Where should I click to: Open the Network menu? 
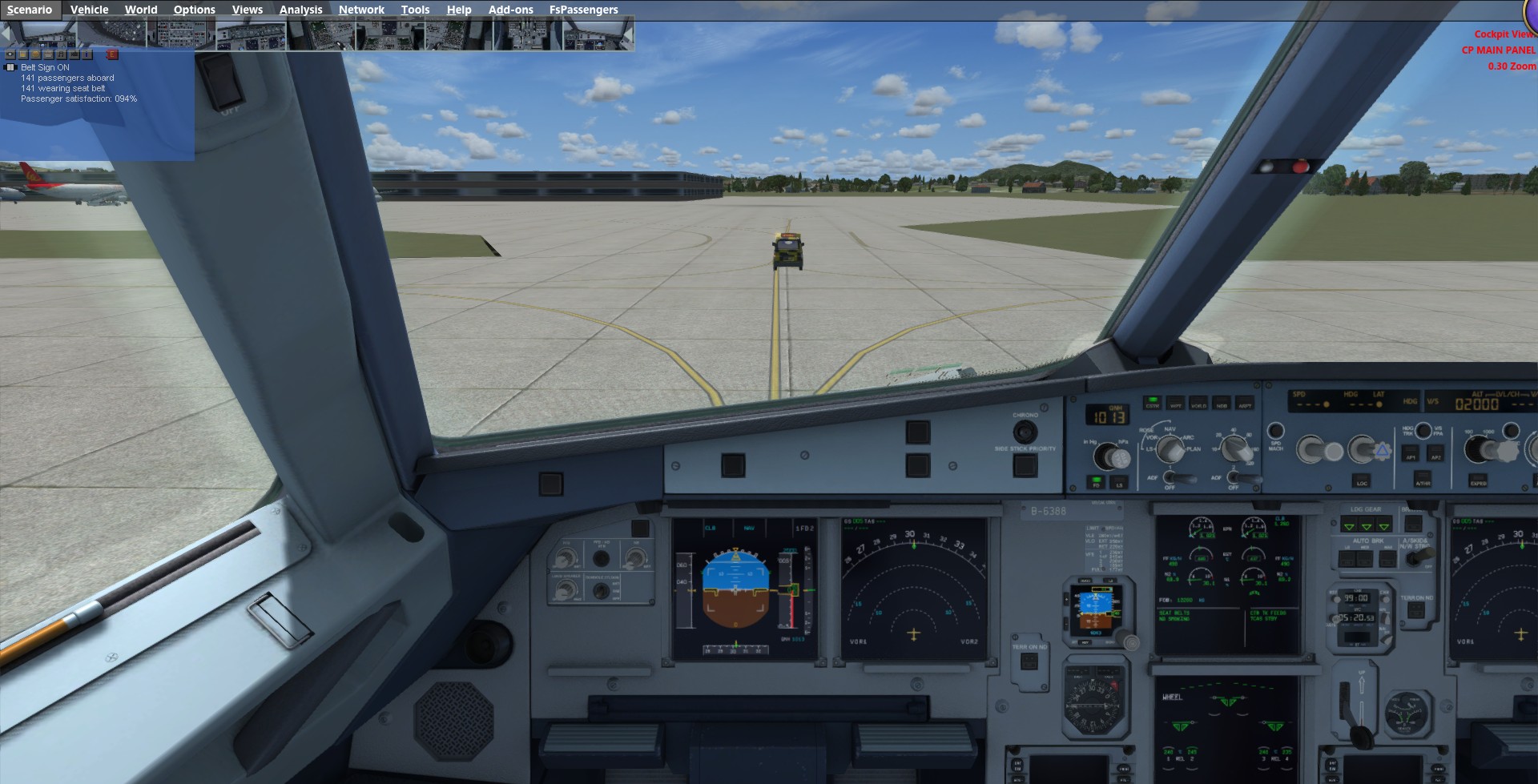click(x=361, y=10)
